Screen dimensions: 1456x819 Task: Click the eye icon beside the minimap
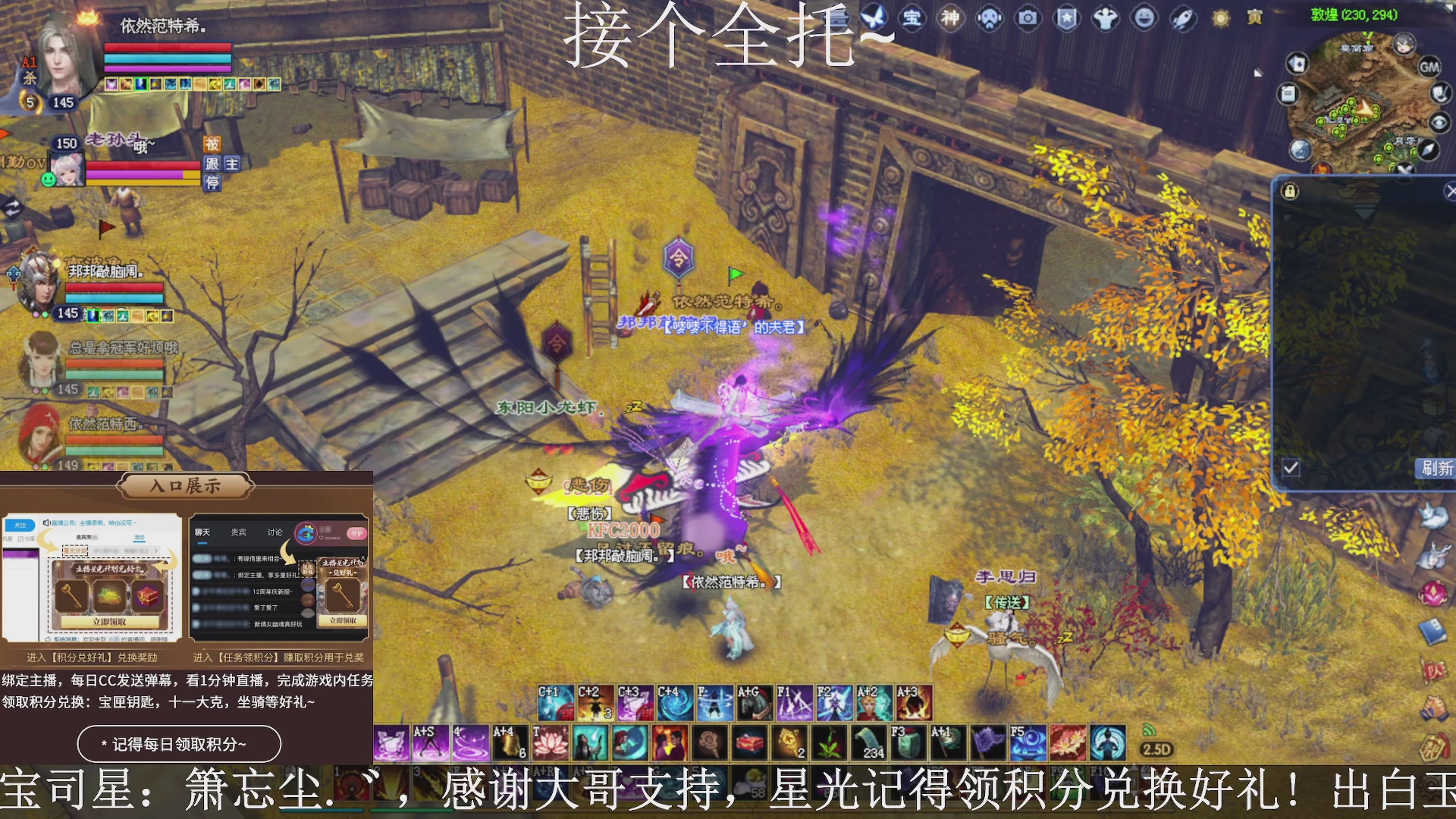click(x=1439, y=121)
